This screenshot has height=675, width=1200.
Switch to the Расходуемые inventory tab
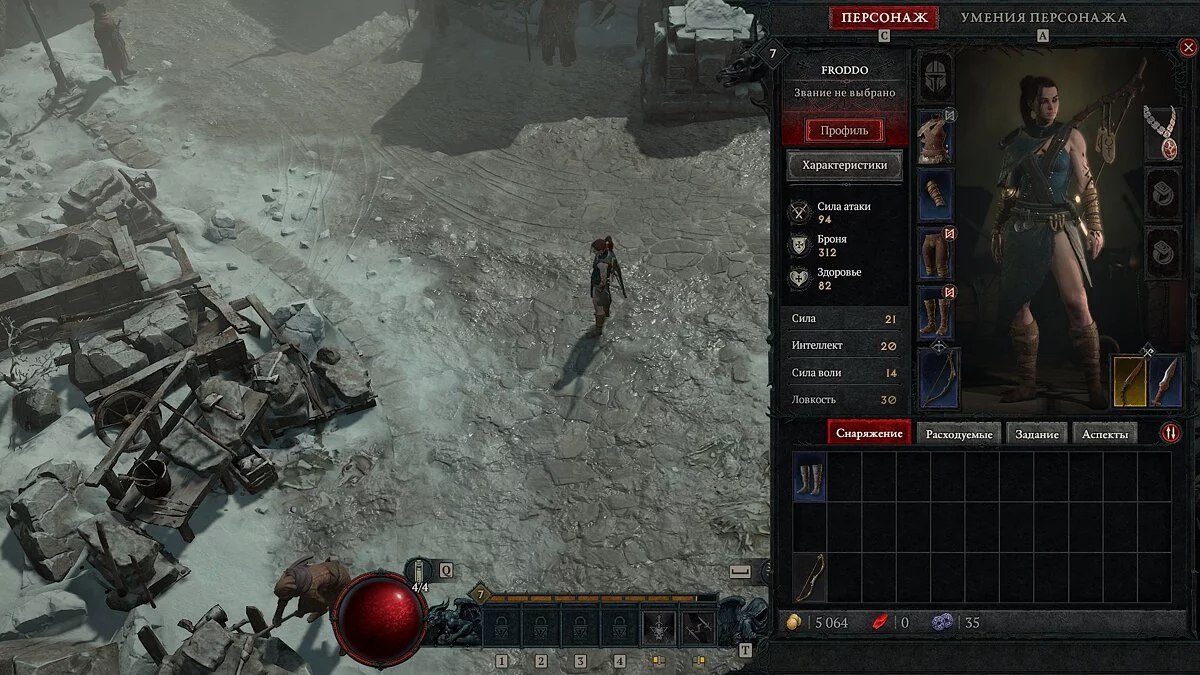point(958,434)
